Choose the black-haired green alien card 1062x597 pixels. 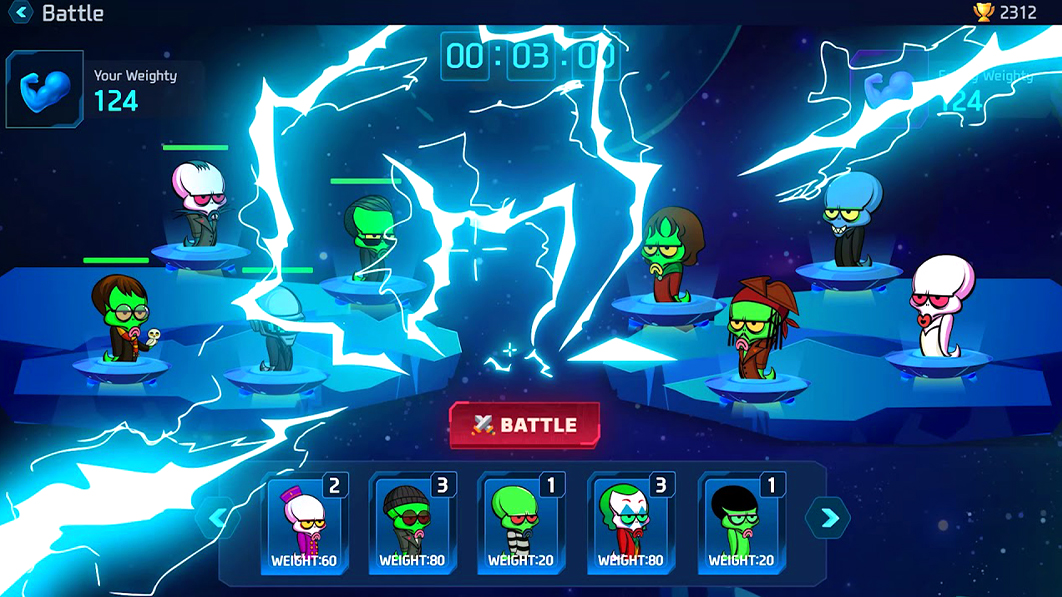click(741, 524)
